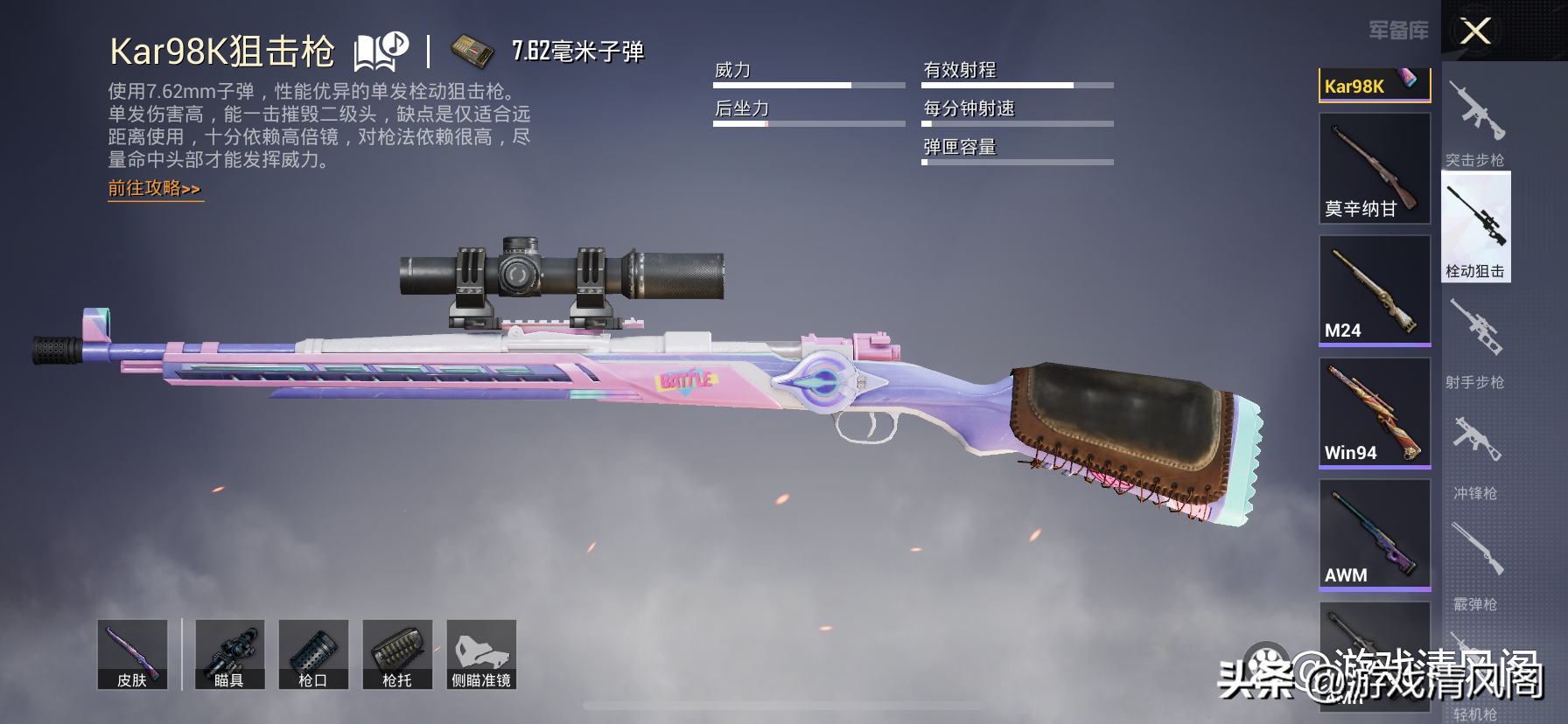This screenshot has height=724, width=1568.
Task: Select the Kar98K weapon entry
Action: pyautogui.click(x=1374, y=85)
